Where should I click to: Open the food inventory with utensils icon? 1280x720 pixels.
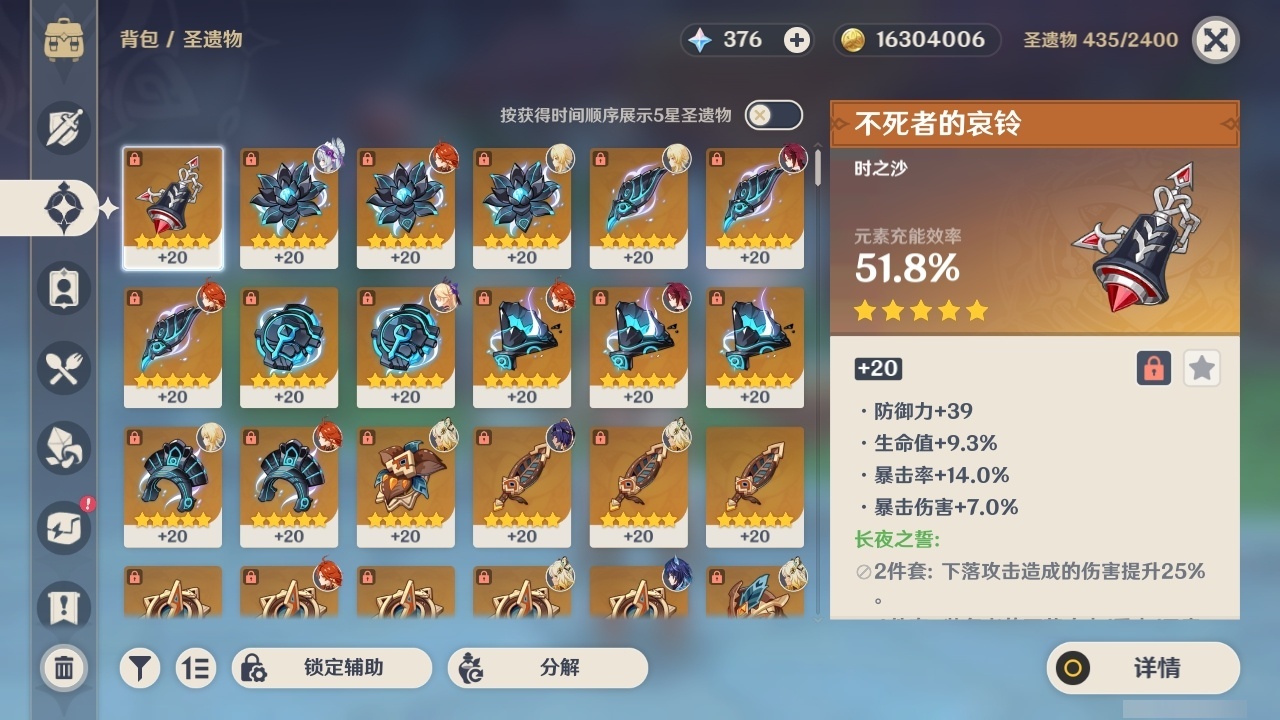tap(63, 368)
